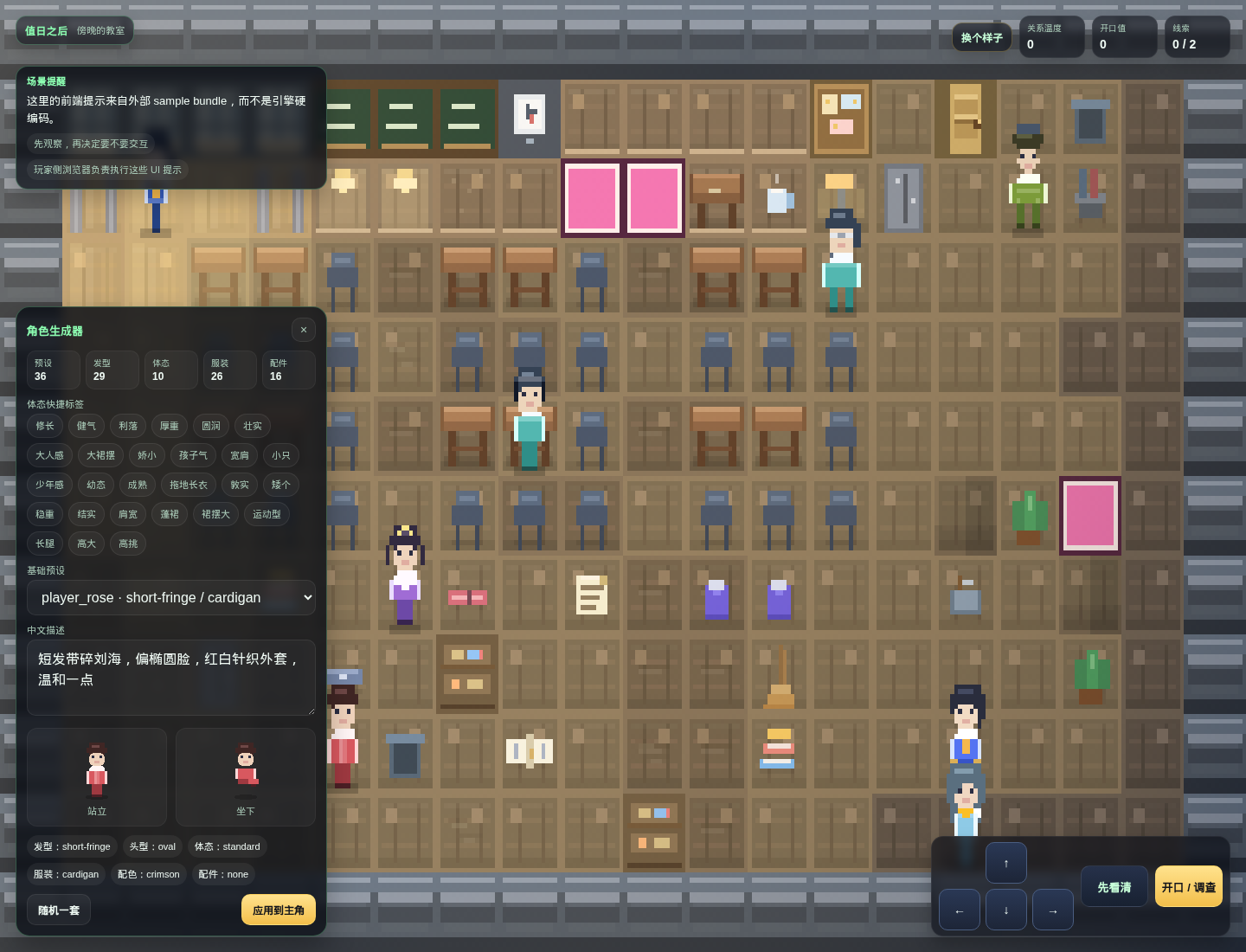Select the 站立 pose preview
Screen dimensions: 1246x952
coord(96,777)
